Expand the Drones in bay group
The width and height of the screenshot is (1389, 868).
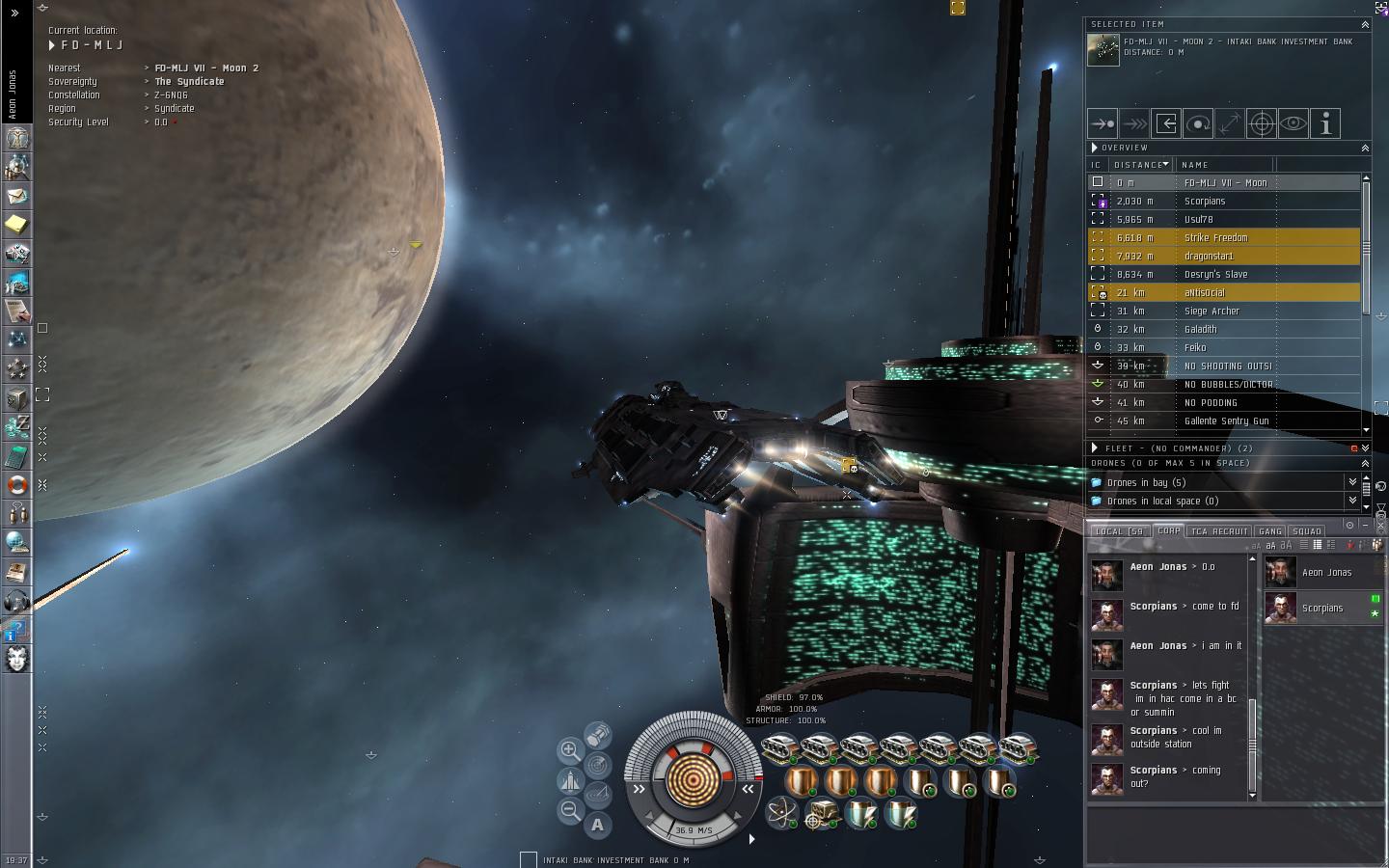1147,482
